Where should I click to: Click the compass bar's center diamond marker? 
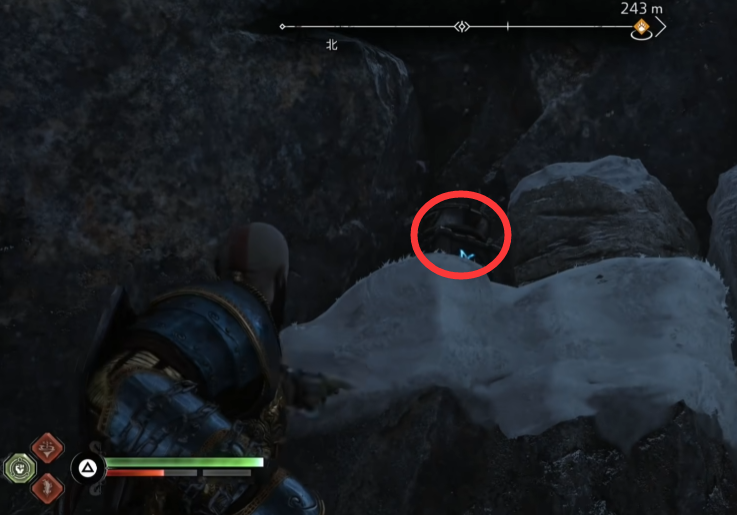point(462,26)
